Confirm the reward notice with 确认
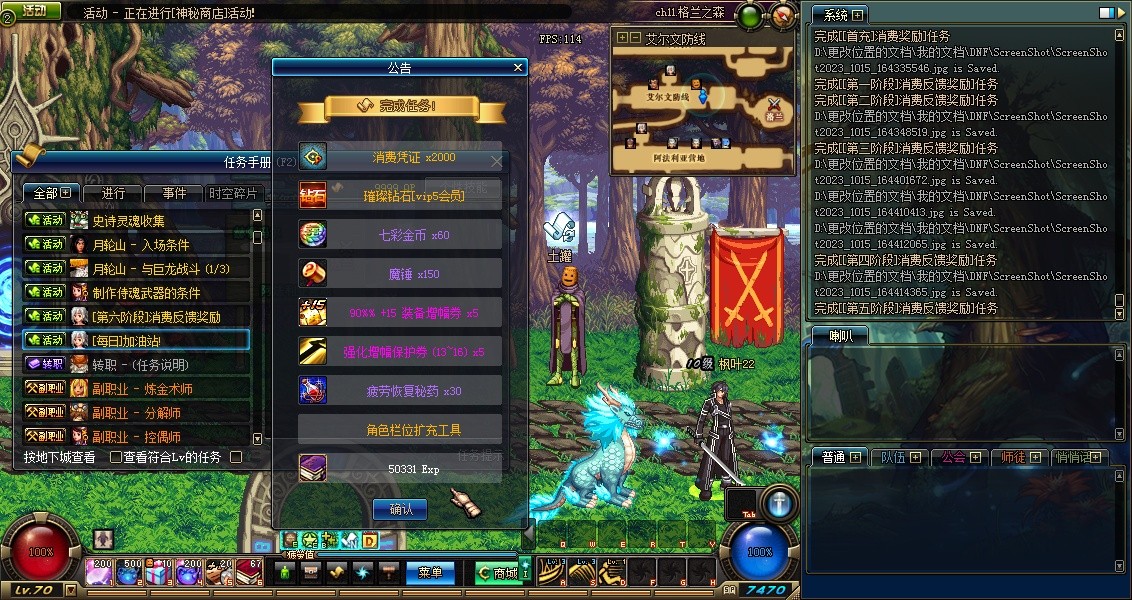1132x600 pixels. [x=400, y=509]
